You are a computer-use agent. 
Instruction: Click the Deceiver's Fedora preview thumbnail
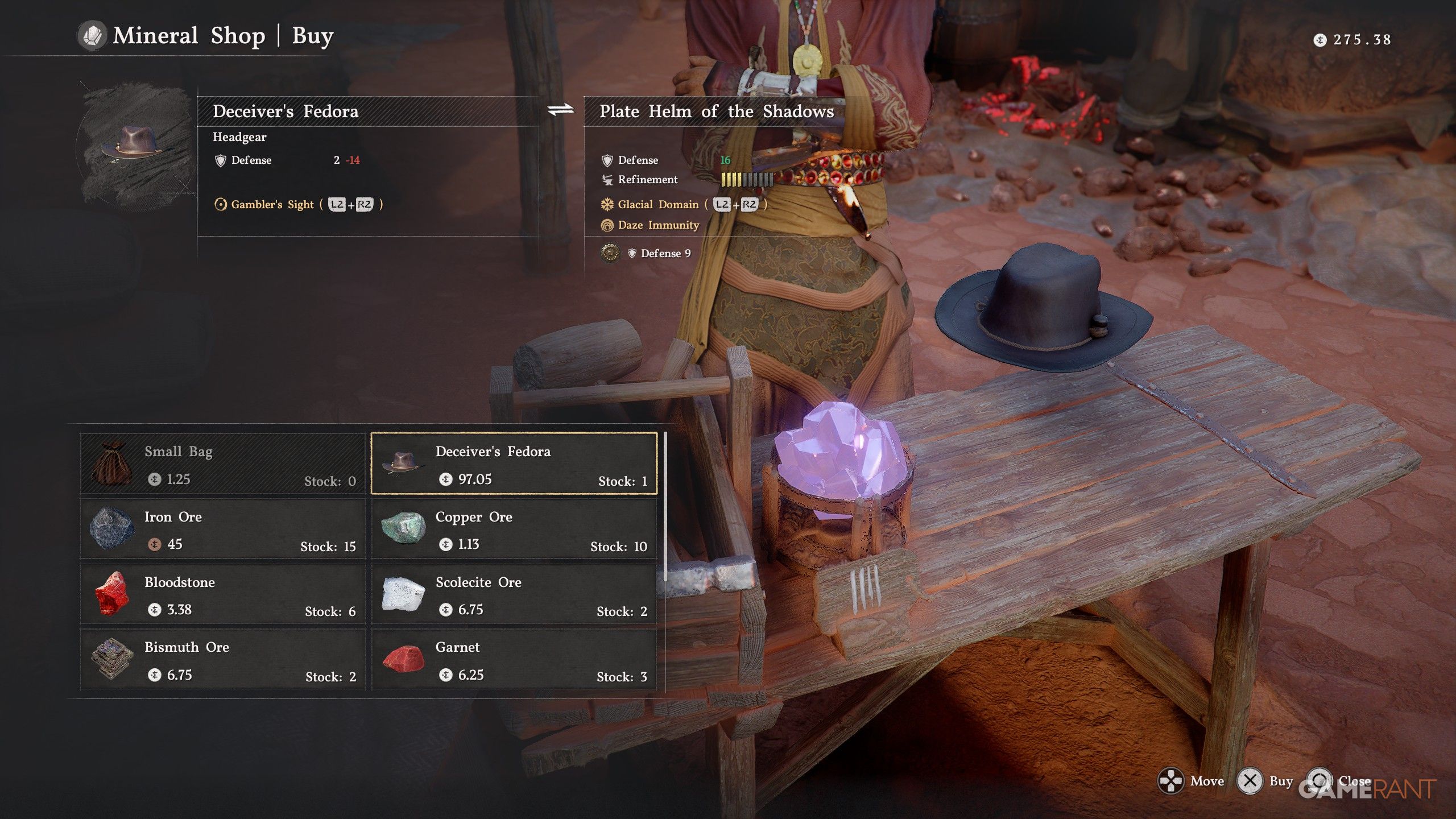pyautogui.click(x=135, y=145)
